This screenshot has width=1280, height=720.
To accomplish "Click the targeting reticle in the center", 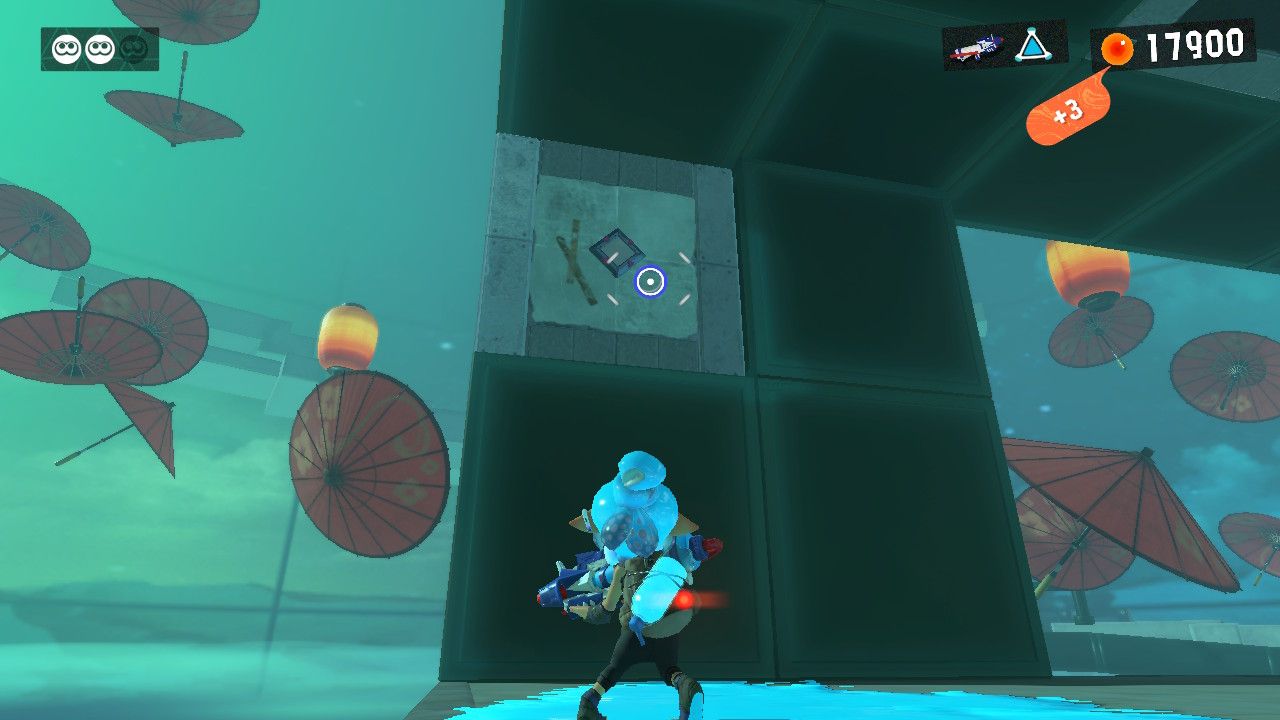I will point(648,283).
